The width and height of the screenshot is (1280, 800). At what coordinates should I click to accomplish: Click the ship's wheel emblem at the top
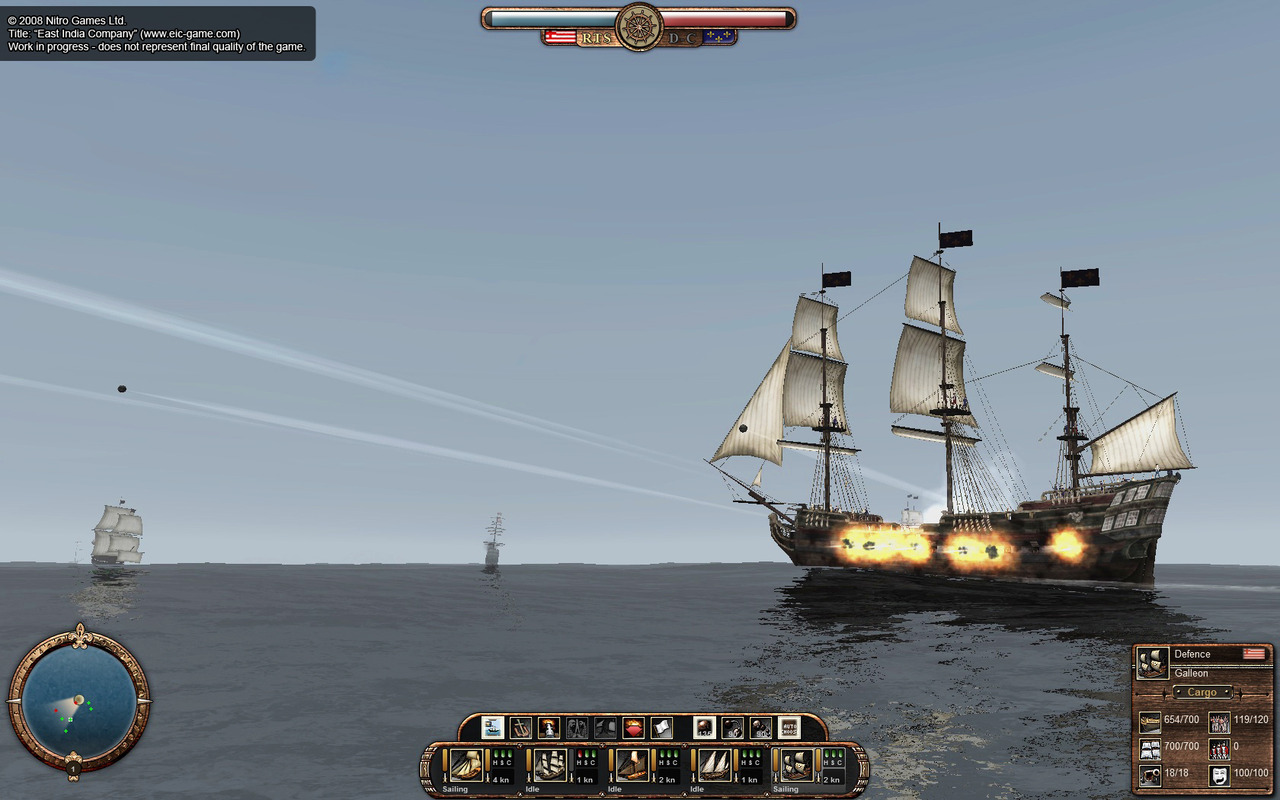[639, 26]
